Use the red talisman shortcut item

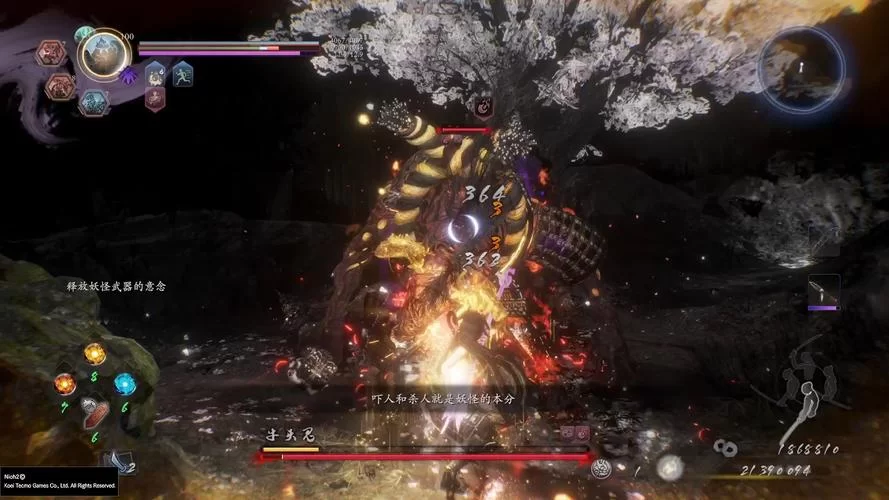tap(95, 412)
